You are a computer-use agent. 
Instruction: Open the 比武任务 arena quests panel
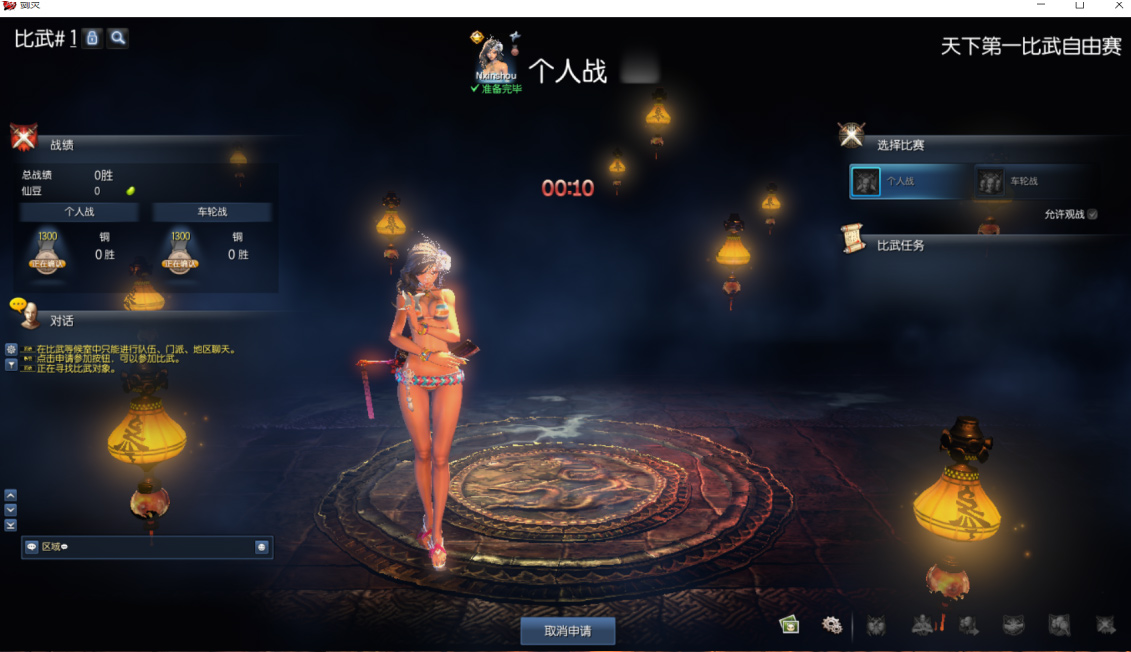(900, 245)
